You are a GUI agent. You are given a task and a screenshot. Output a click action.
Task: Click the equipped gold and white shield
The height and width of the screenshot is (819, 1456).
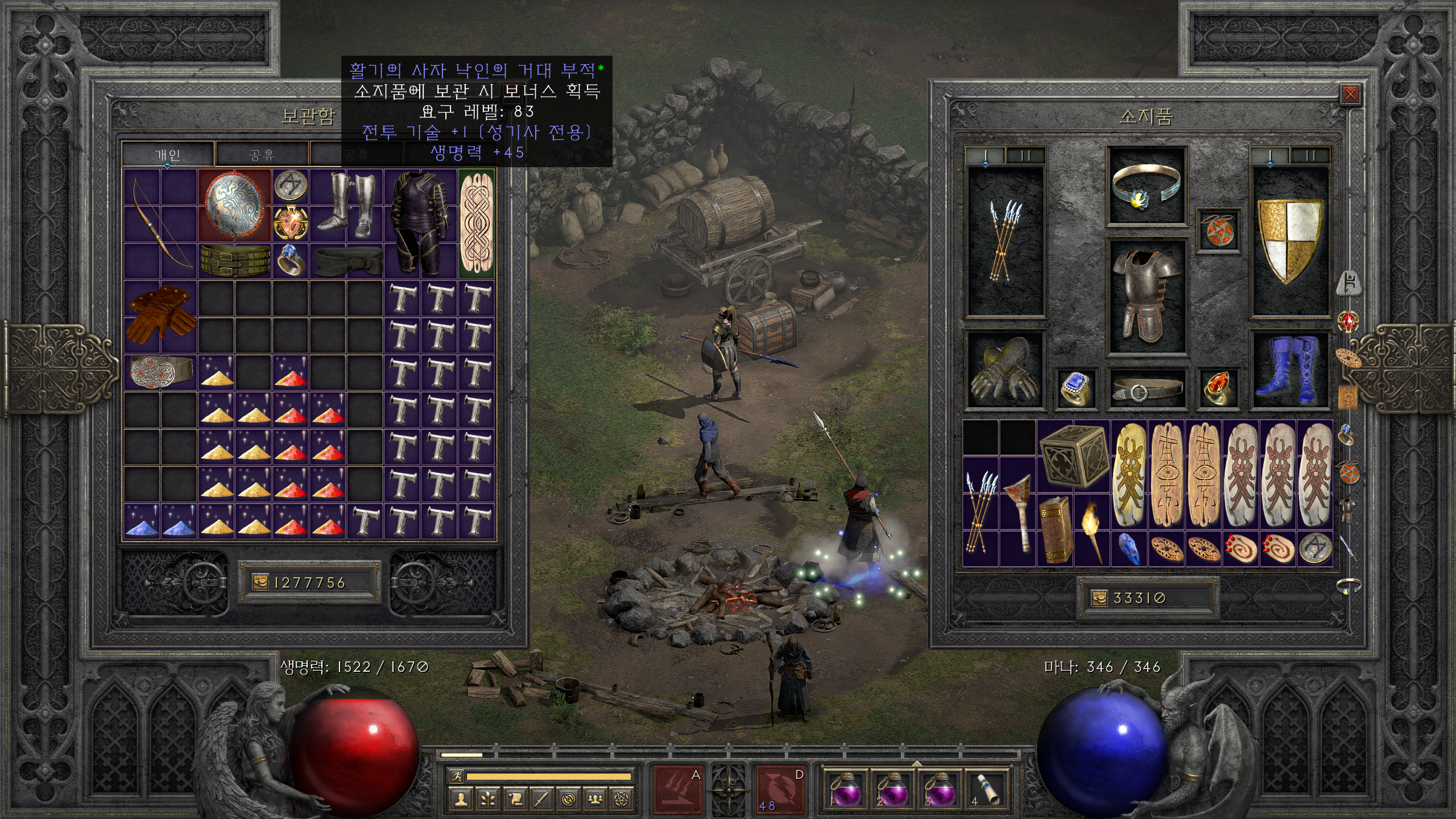(1289, 240)
